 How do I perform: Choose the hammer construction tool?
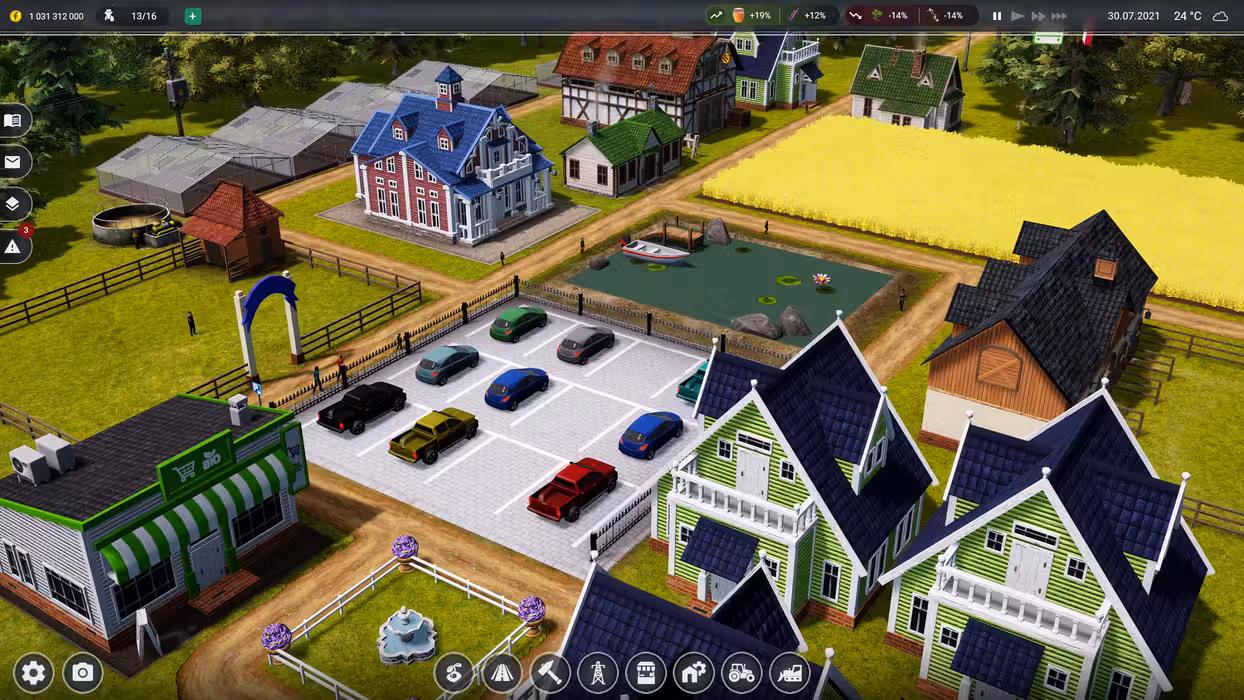(550, 673)
